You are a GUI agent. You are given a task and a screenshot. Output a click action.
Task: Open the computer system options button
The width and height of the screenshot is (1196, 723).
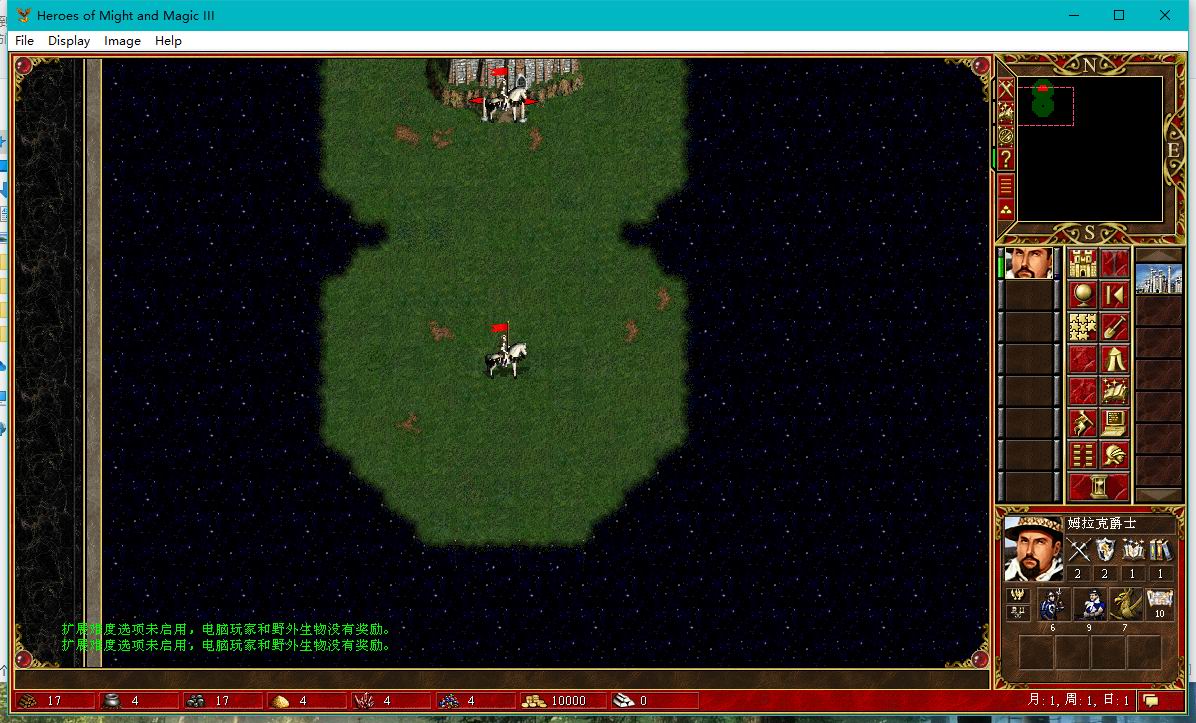[1115, 423]
